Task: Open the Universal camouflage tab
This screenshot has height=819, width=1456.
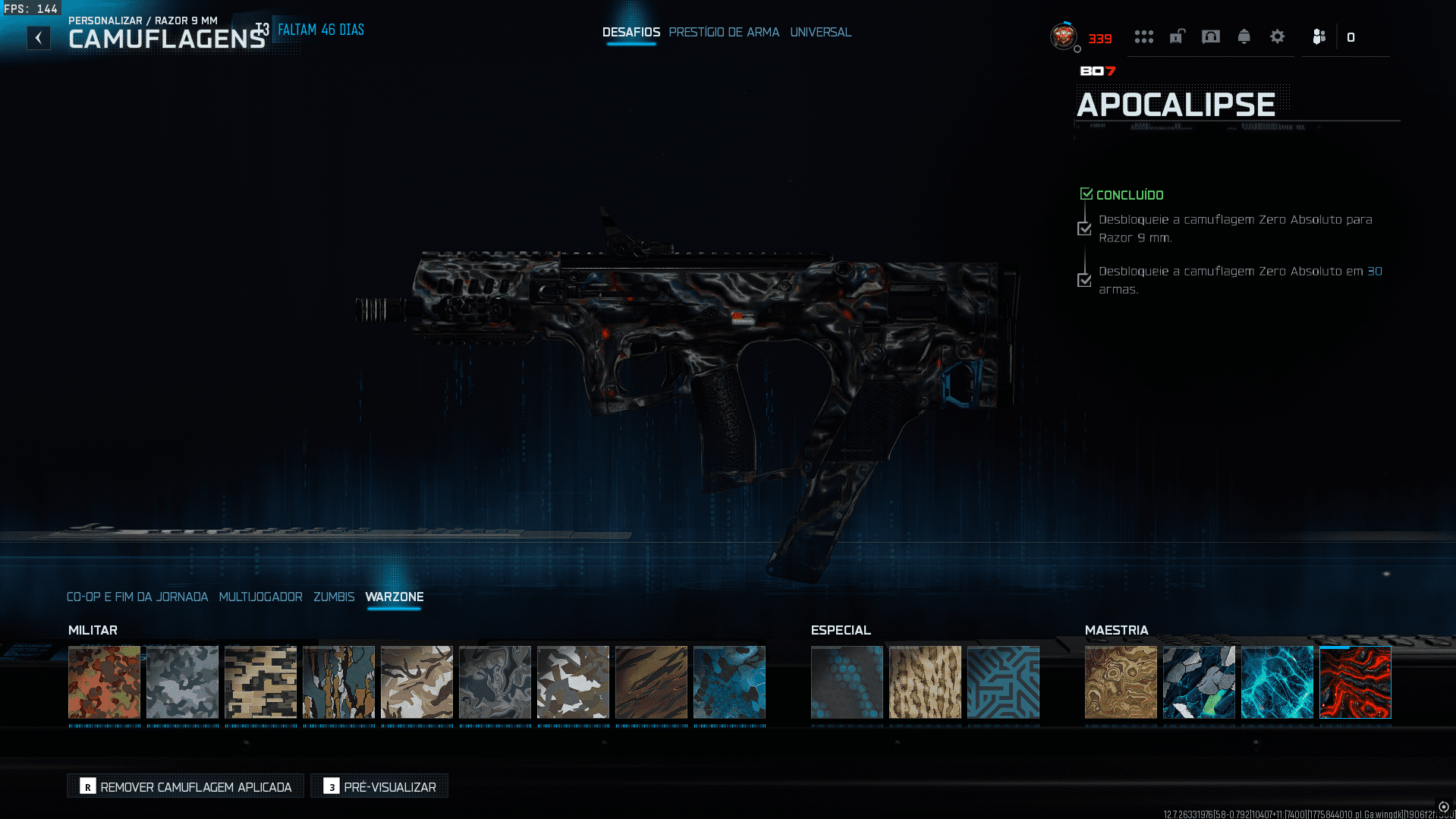Action: [820, 32]
